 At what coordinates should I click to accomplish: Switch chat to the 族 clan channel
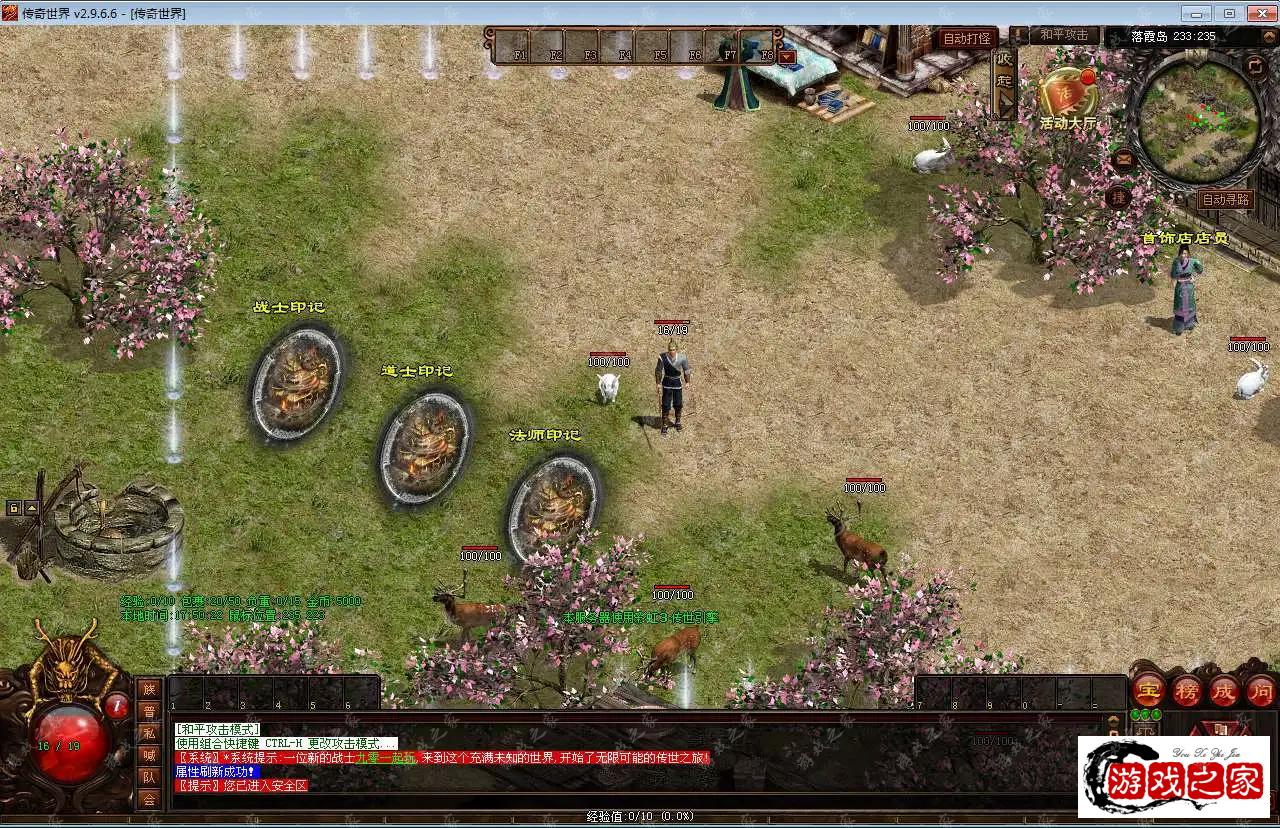pos(149,689)
